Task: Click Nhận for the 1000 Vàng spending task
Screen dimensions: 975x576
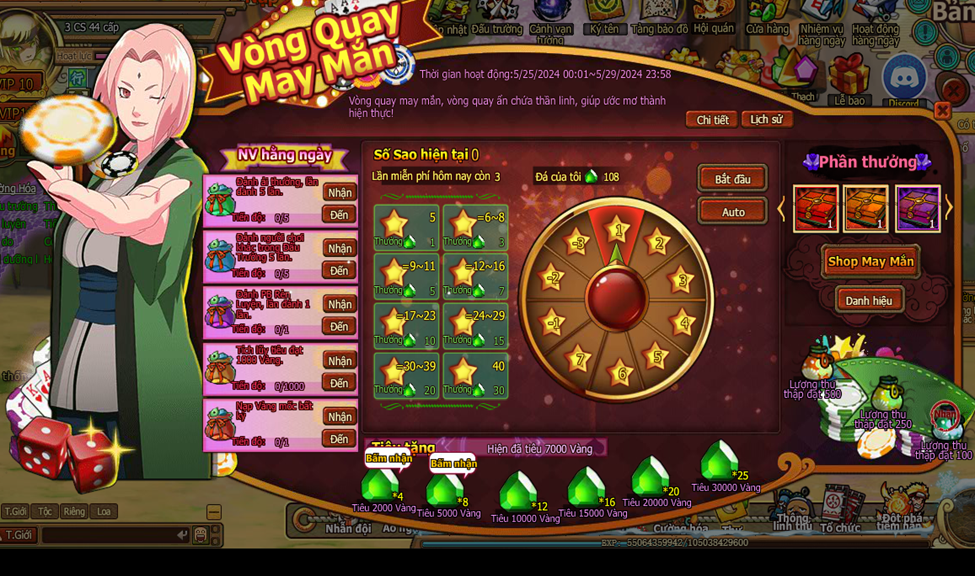Action: pos(340,361)
